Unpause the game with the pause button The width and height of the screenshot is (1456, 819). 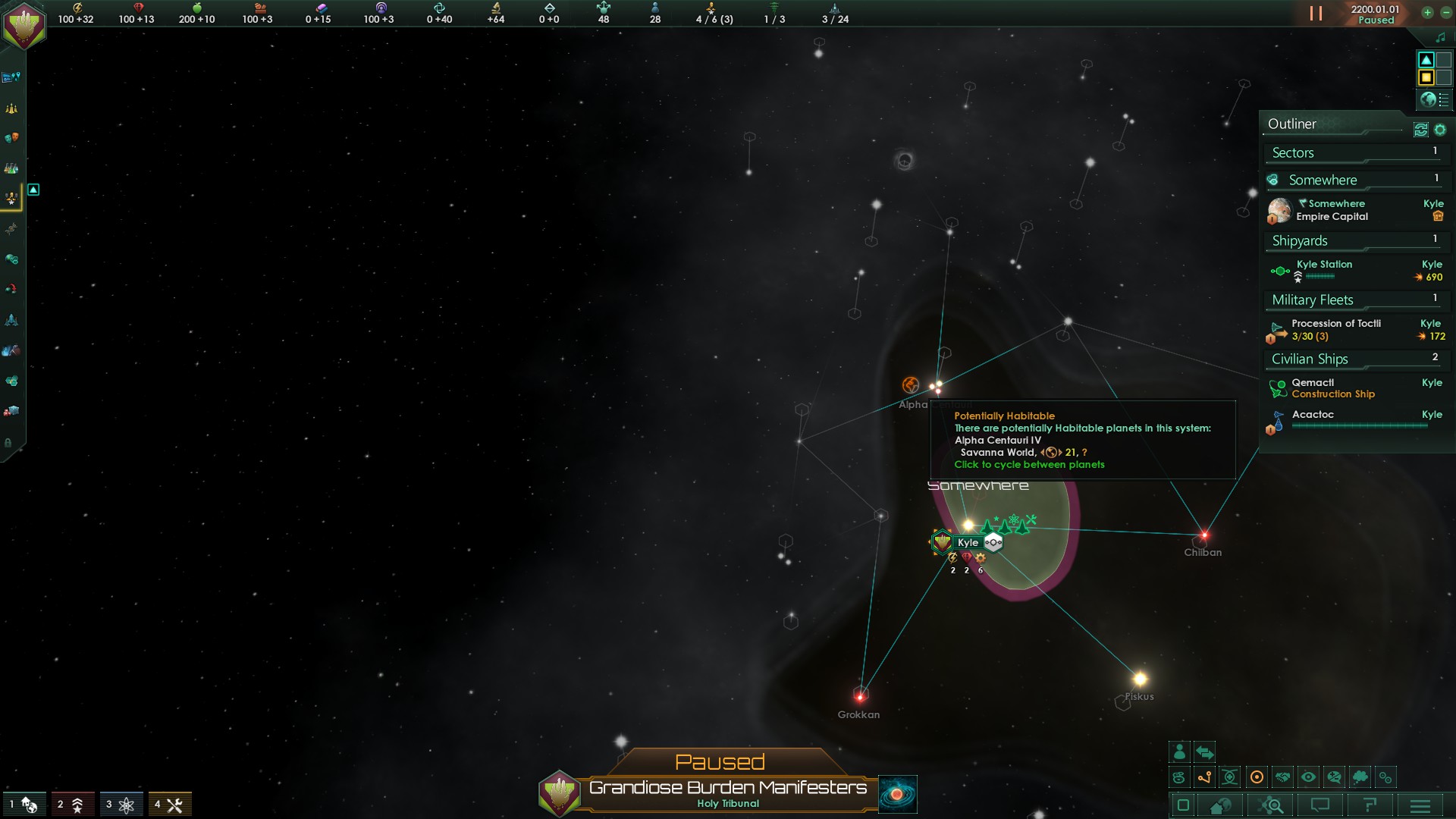[x=1316, y=14]
